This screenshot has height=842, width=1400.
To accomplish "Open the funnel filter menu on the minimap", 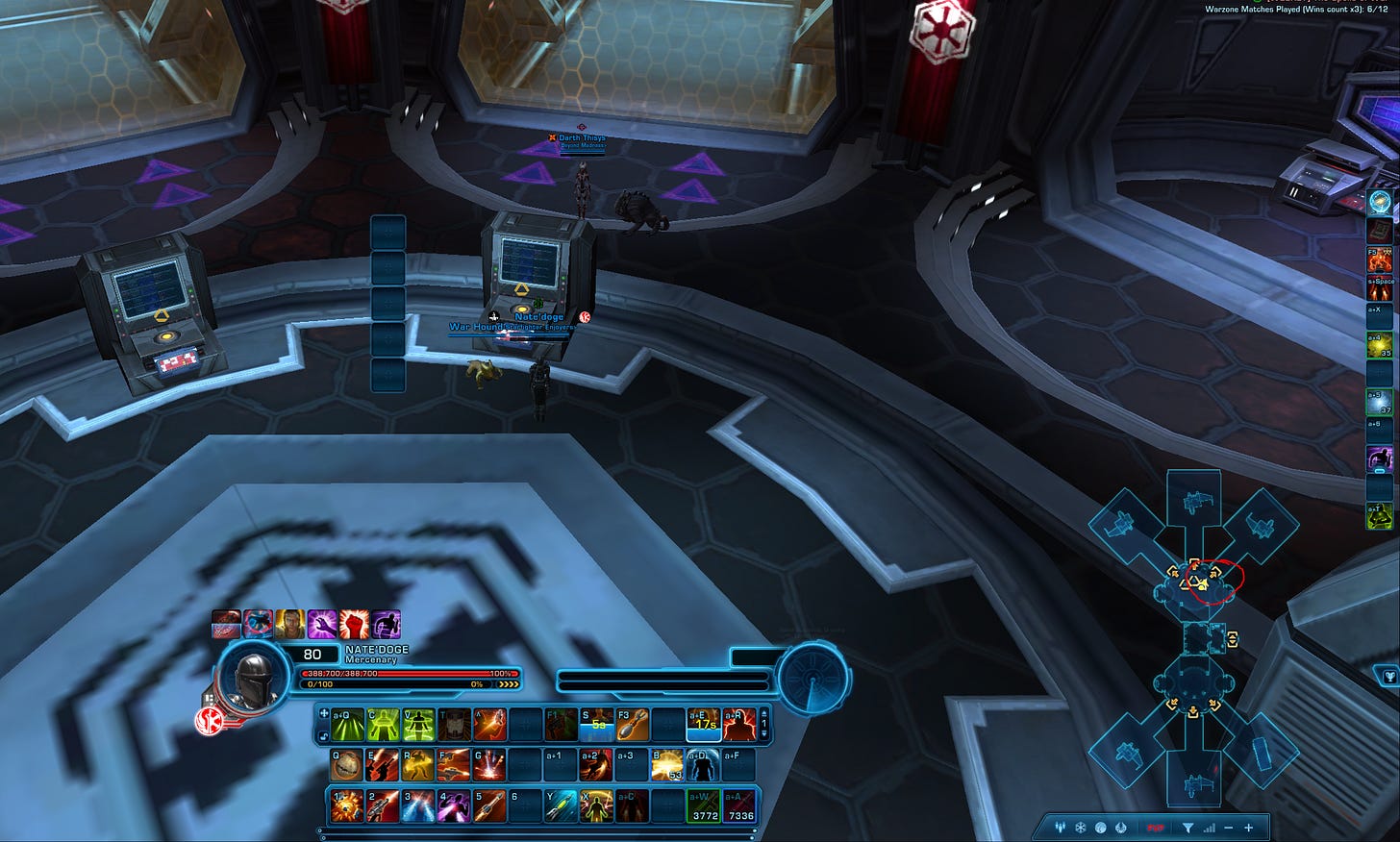I will tap(1189, 828).
